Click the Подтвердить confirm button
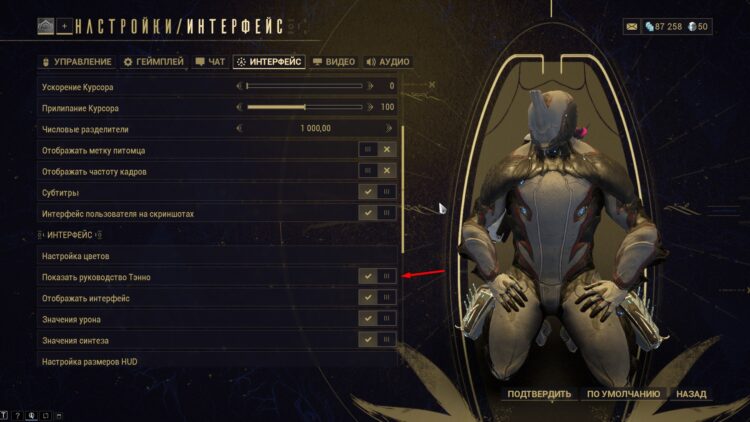 pyautogui.click(x=539, y=394)
